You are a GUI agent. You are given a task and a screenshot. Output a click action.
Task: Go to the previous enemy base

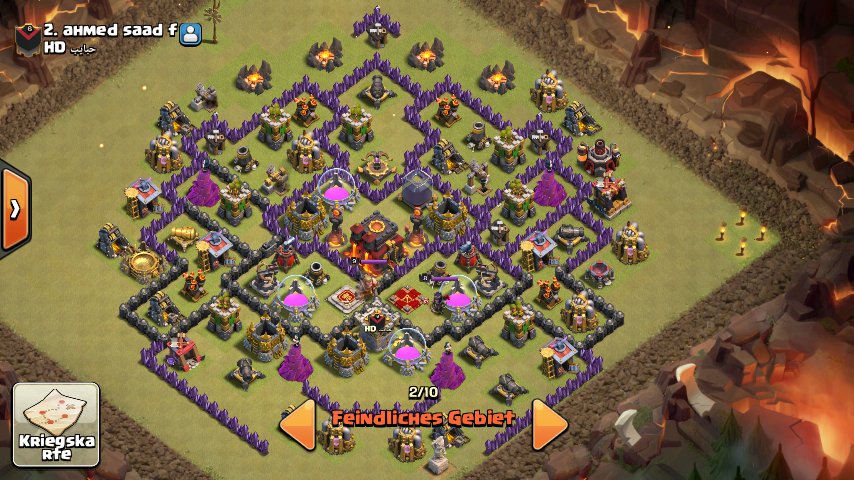[x=298, y=424]
